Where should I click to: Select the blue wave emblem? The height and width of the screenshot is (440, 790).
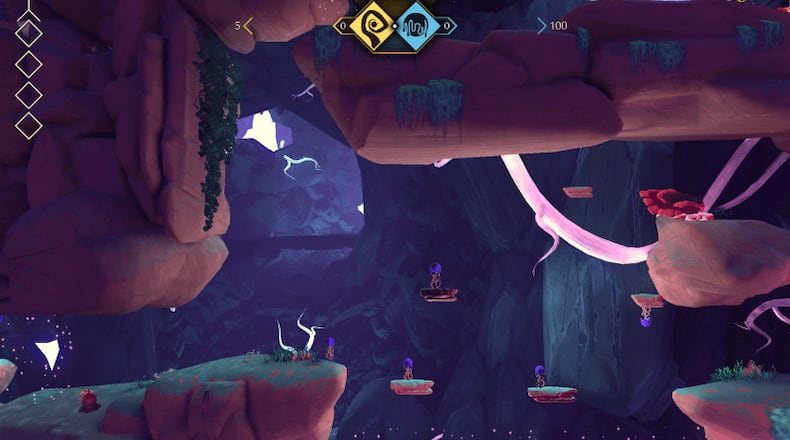[x=414, y=24]
